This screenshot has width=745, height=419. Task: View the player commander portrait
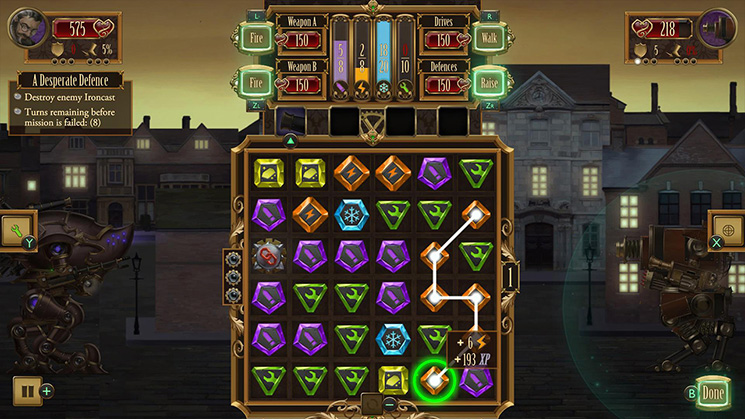click(x=27, y=27)
